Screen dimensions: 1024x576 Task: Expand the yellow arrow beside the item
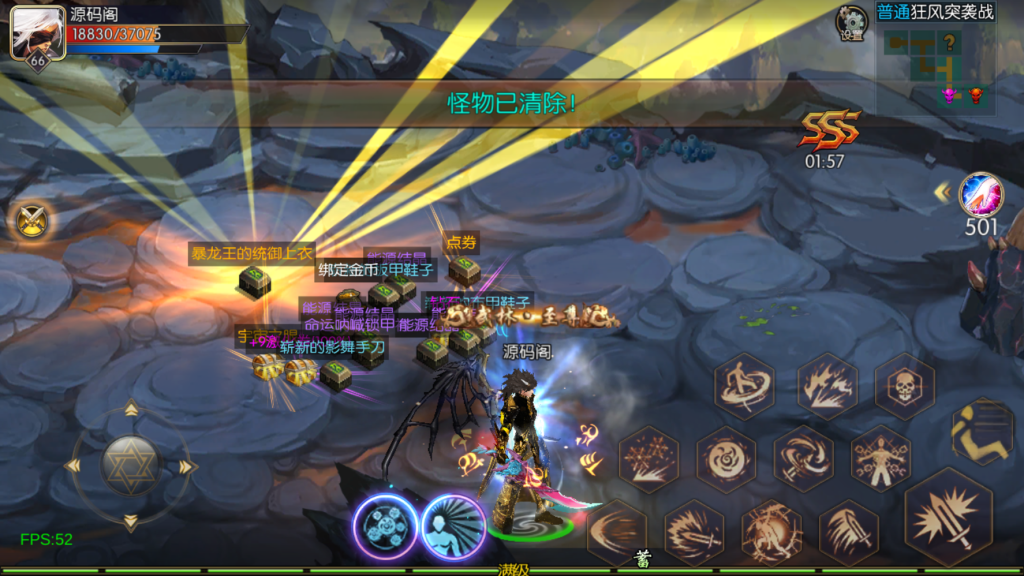[942, 191]
